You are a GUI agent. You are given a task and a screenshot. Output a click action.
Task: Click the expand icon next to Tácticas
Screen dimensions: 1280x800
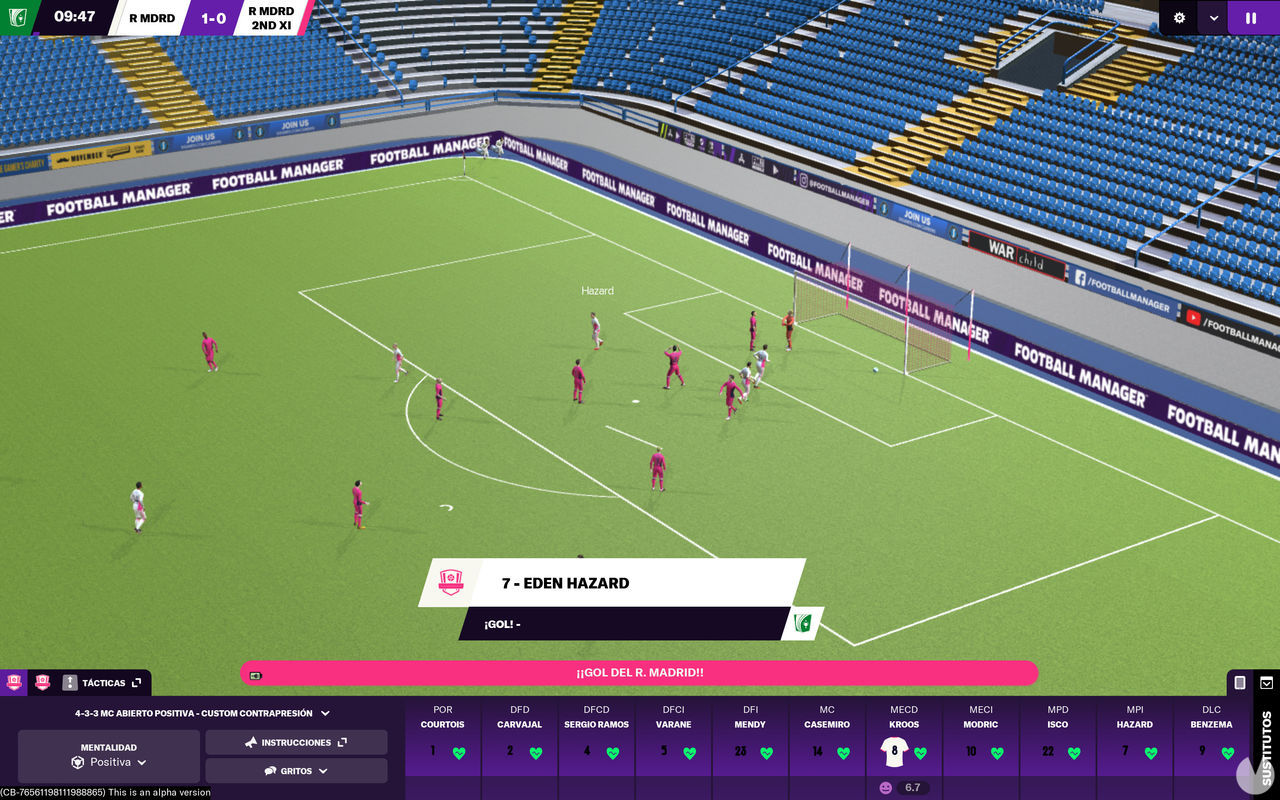(x=137, y=682)
